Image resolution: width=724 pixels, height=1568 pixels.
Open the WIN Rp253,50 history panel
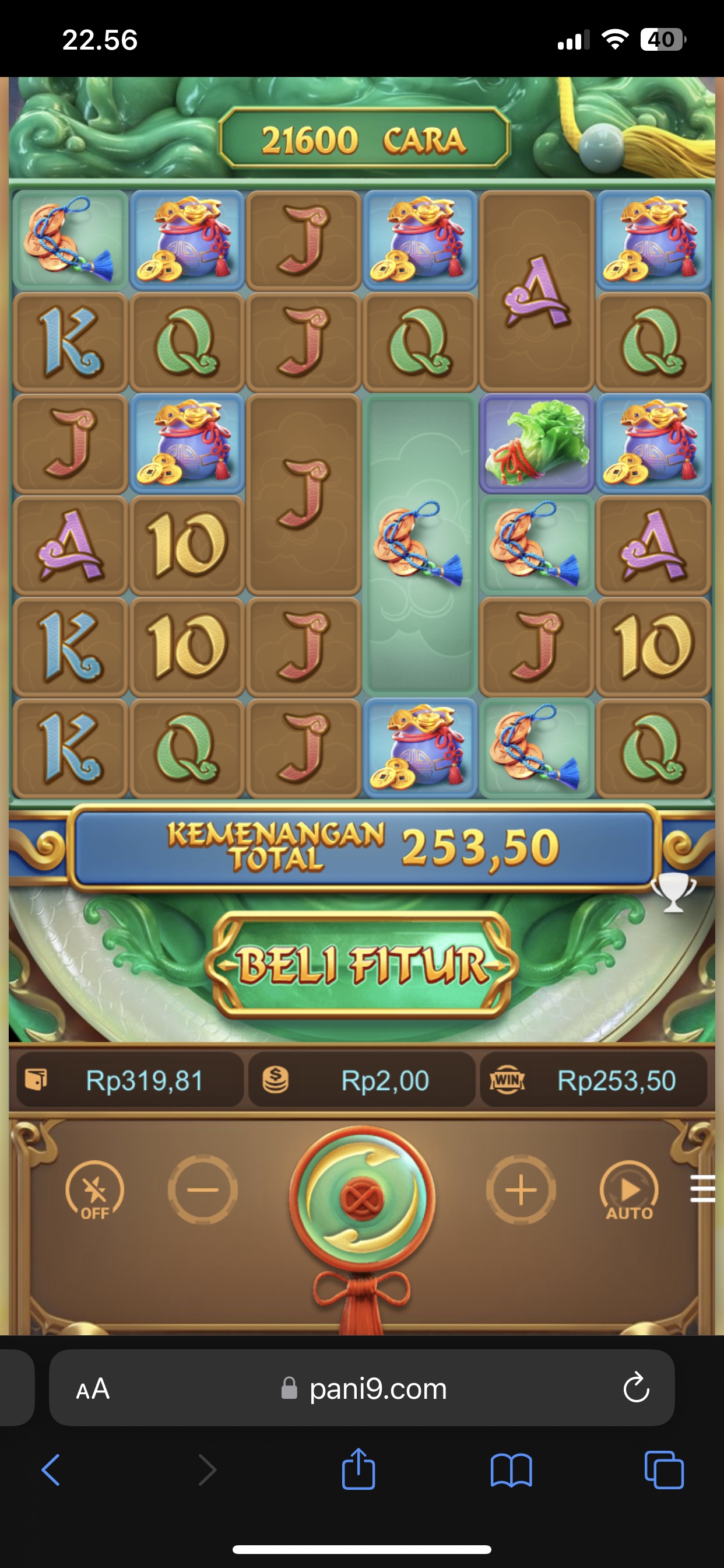(x=594, y=1080)
